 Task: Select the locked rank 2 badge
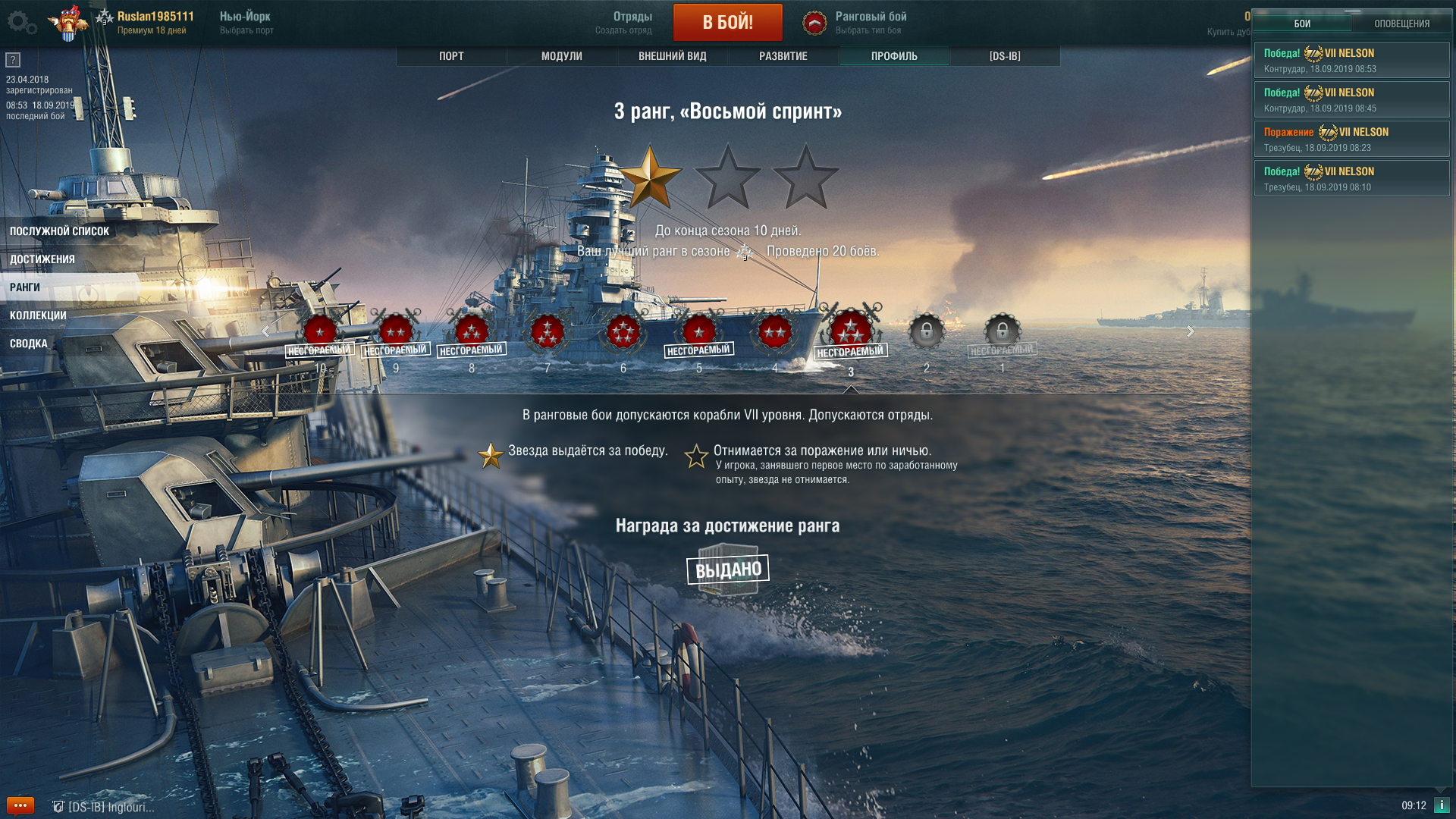pyautogui.click(x=926, y=332)
